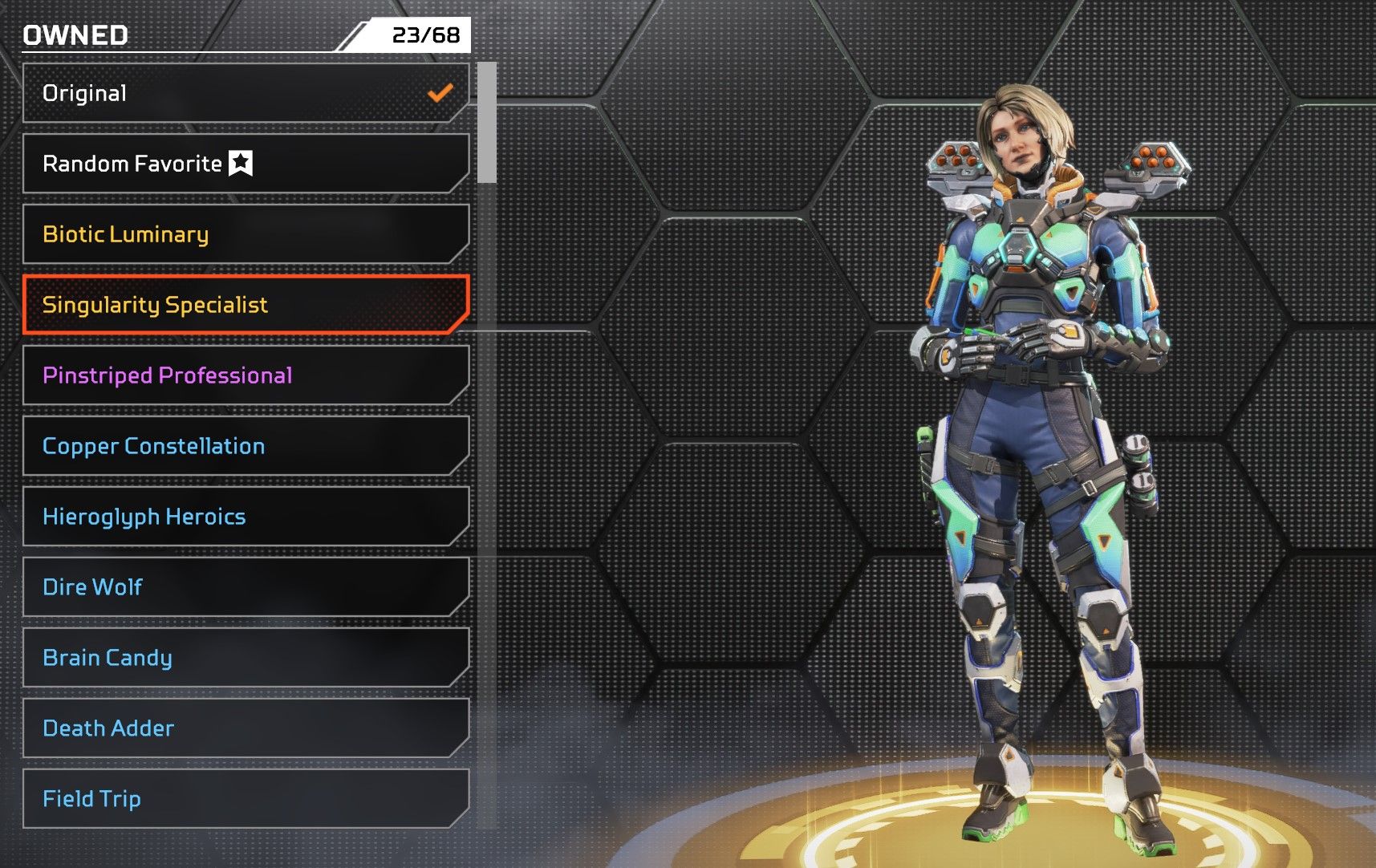The width and height of the screenshot is (1376, 868).
Task: Select the Dire Wolf skin
Action: pos(245,587)
